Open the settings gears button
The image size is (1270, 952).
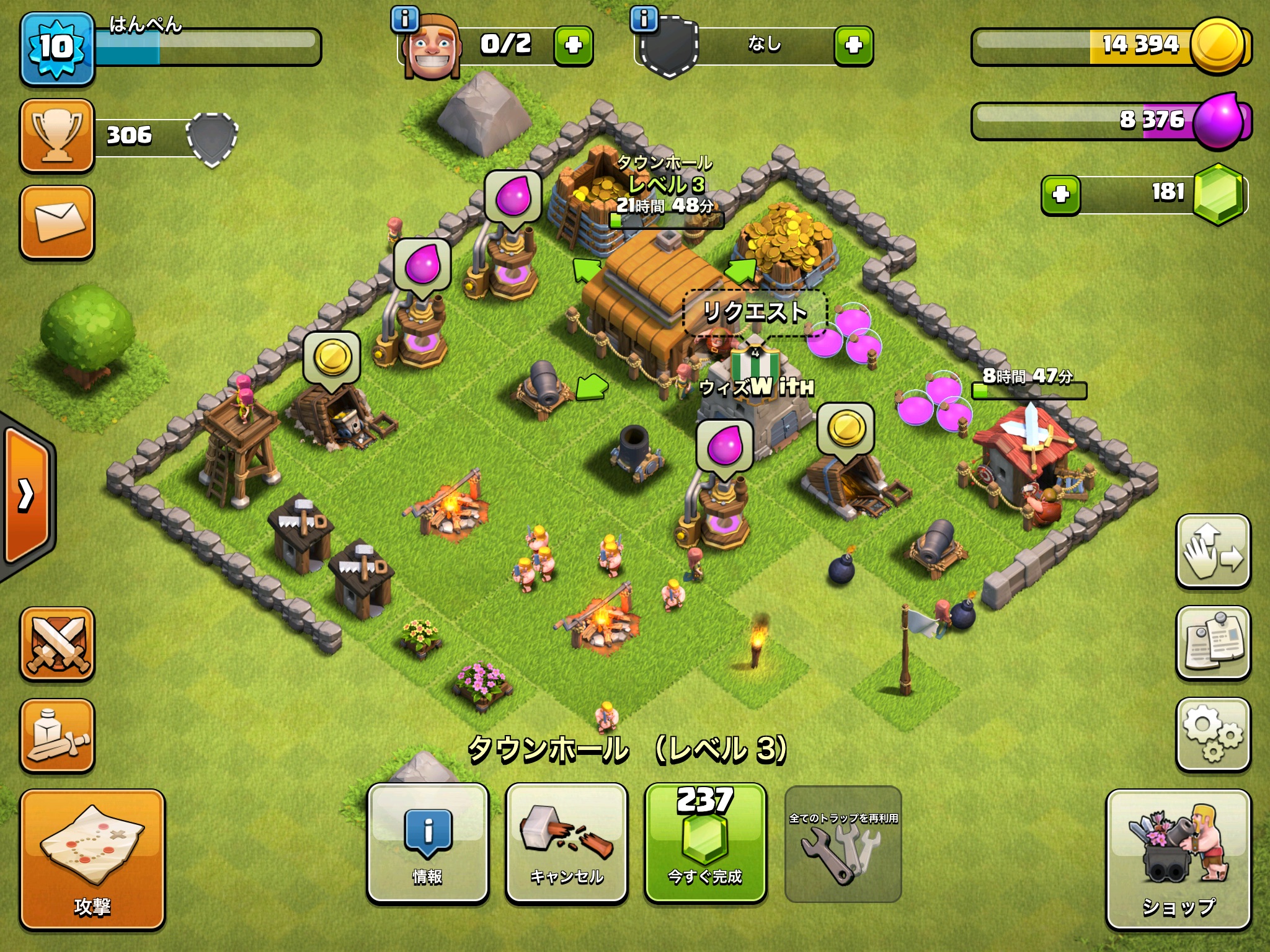pos(1213,735)
